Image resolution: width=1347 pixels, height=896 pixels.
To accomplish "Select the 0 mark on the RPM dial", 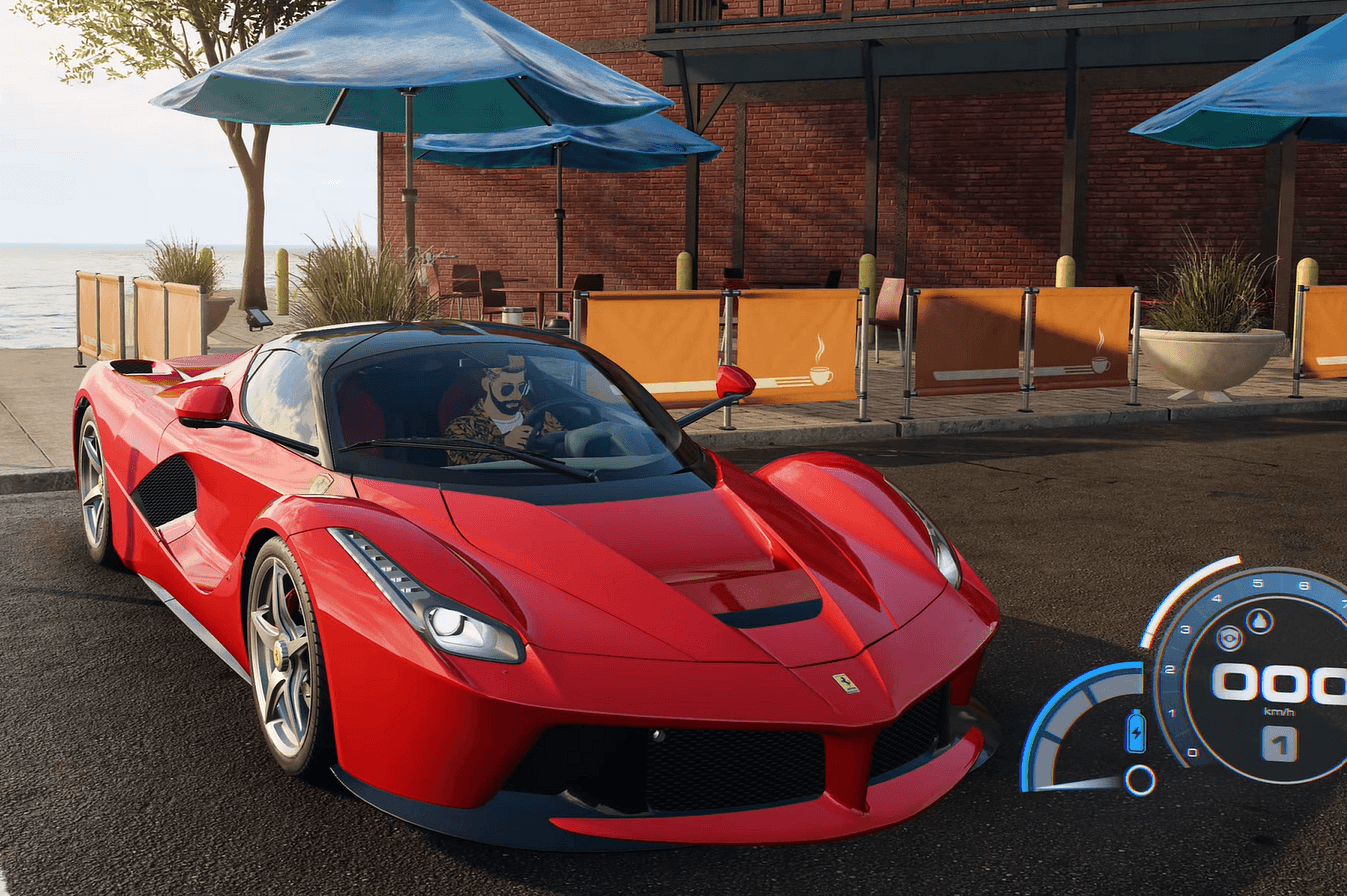I will point(1192,752).
